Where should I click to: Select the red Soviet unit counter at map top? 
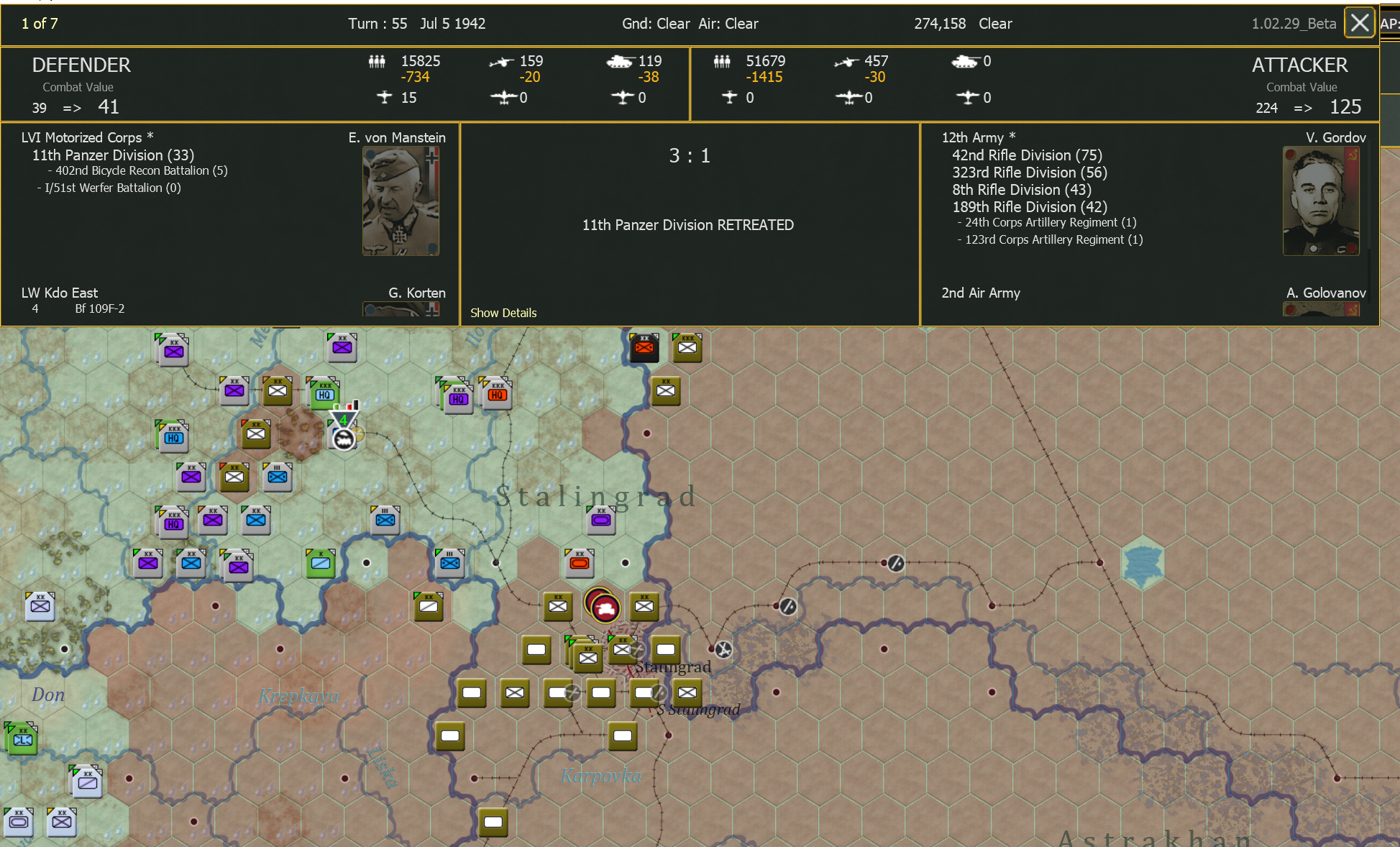click(x=644, y=347)
